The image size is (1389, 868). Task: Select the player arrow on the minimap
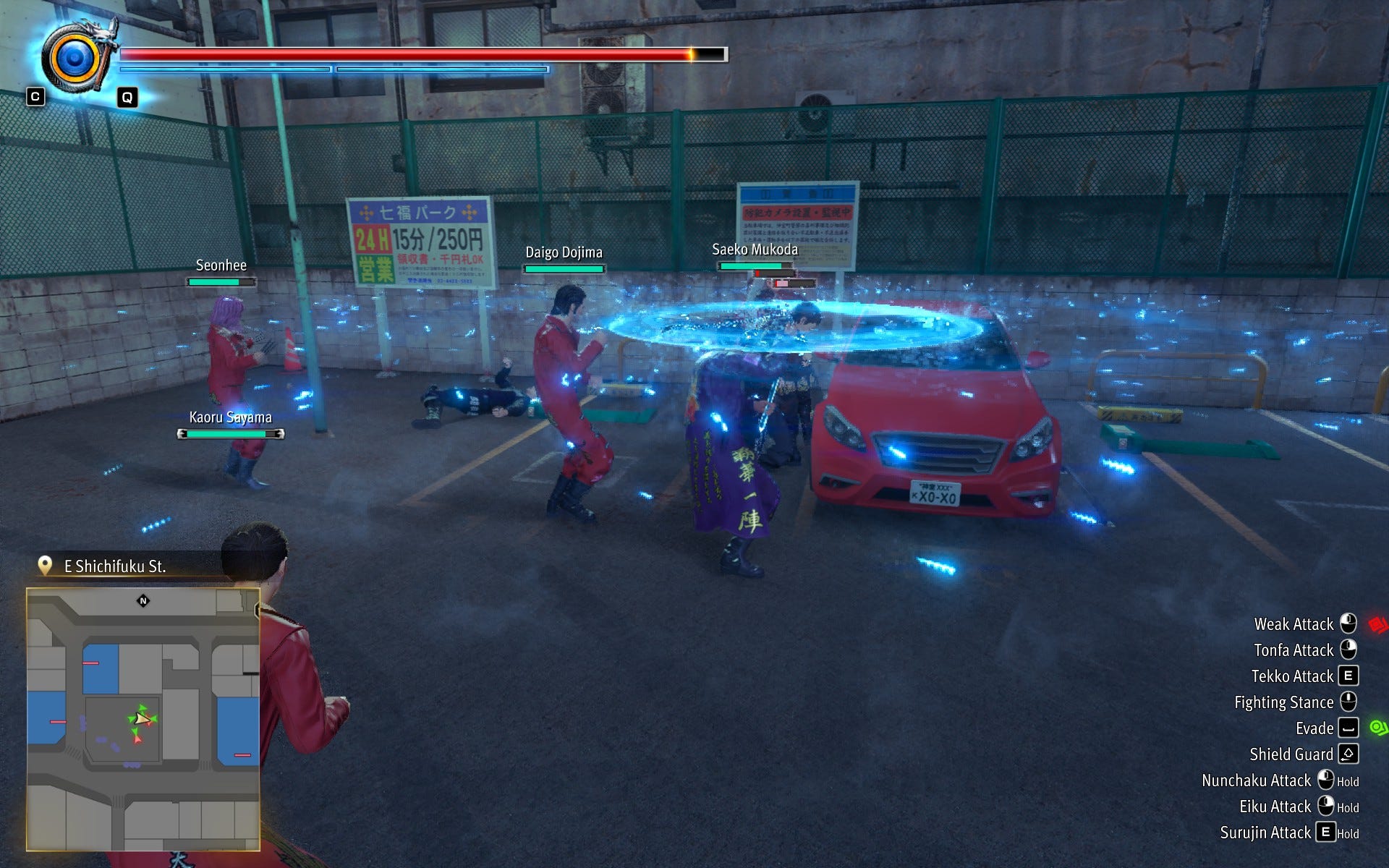click(142, 718)
